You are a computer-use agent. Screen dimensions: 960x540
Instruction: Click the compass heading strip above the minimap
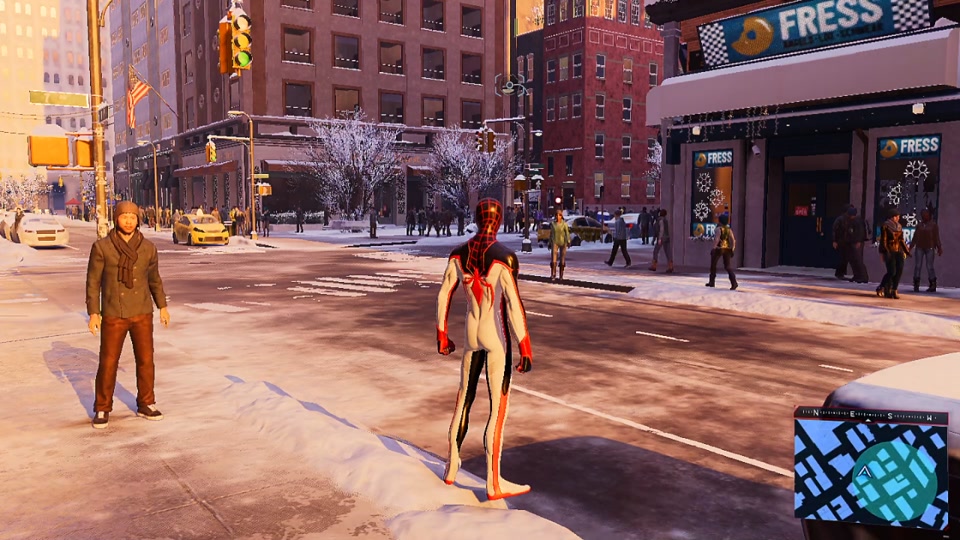click(870, 414)
